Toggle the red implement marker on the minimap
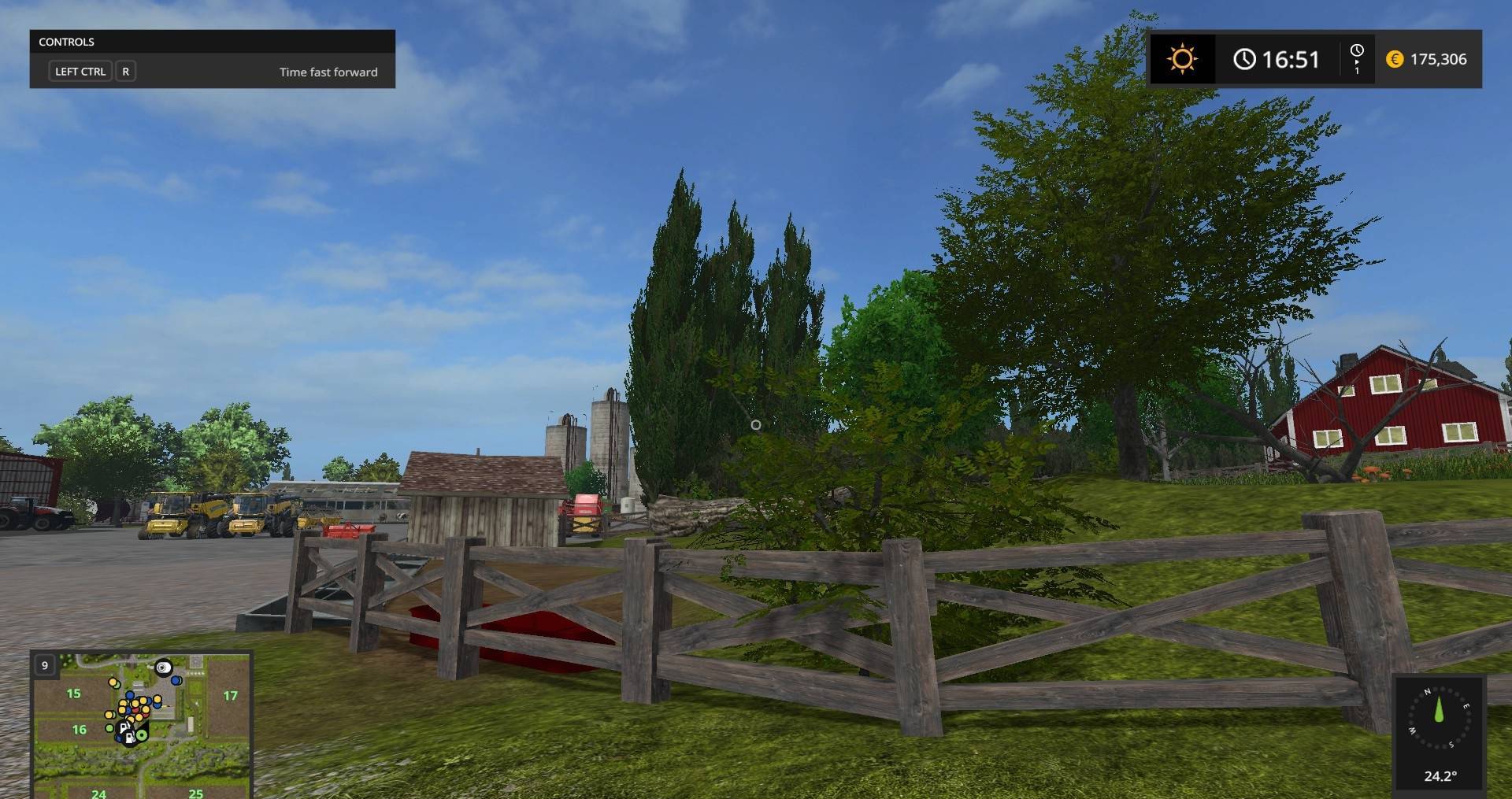This screenshot has width=1512, height=799. (135, 710)
